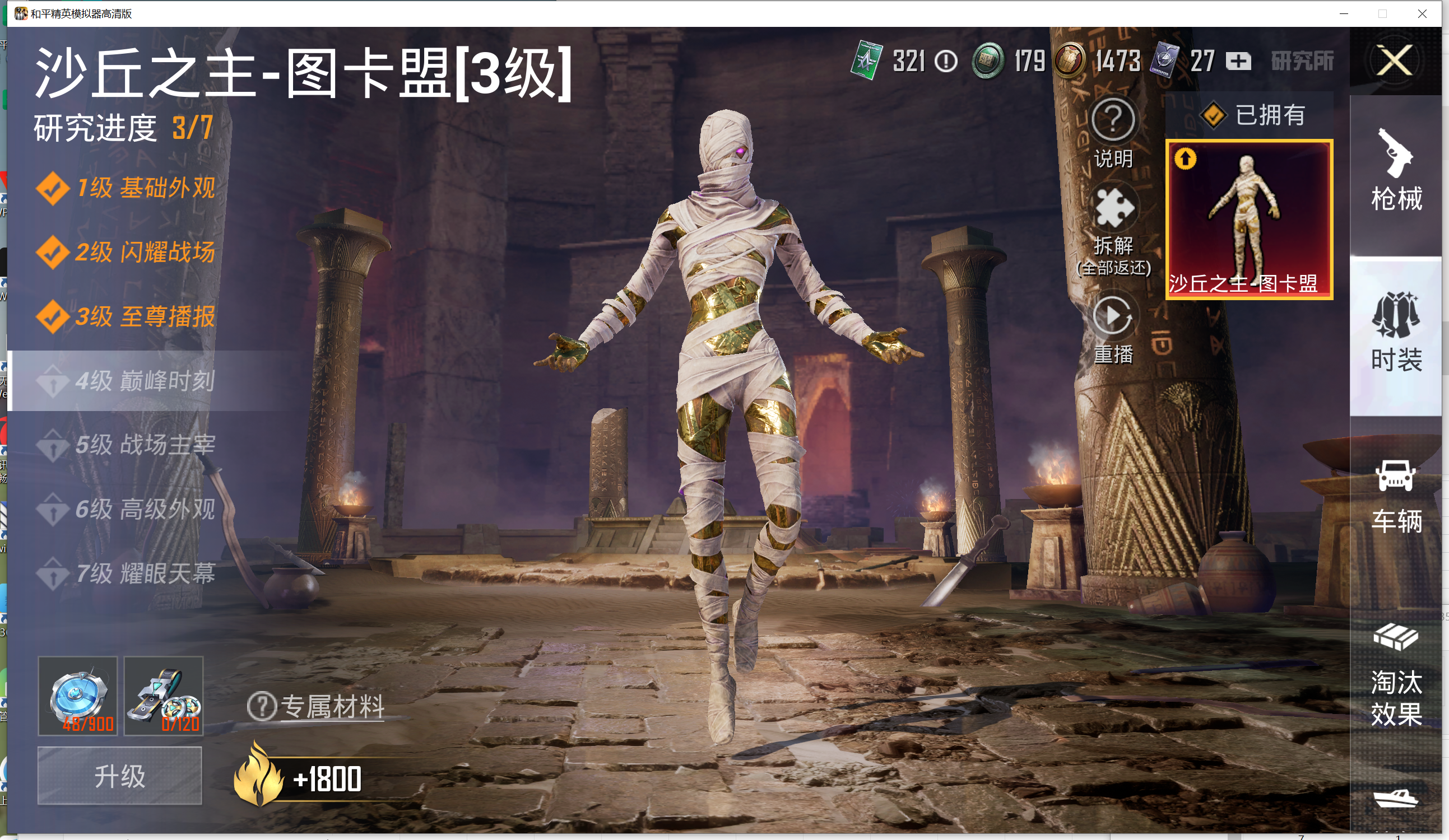Viewport: 1449px width, 840px height.
Task: Select level 5 战场主宰 entry
Action: tap(127, 445)
